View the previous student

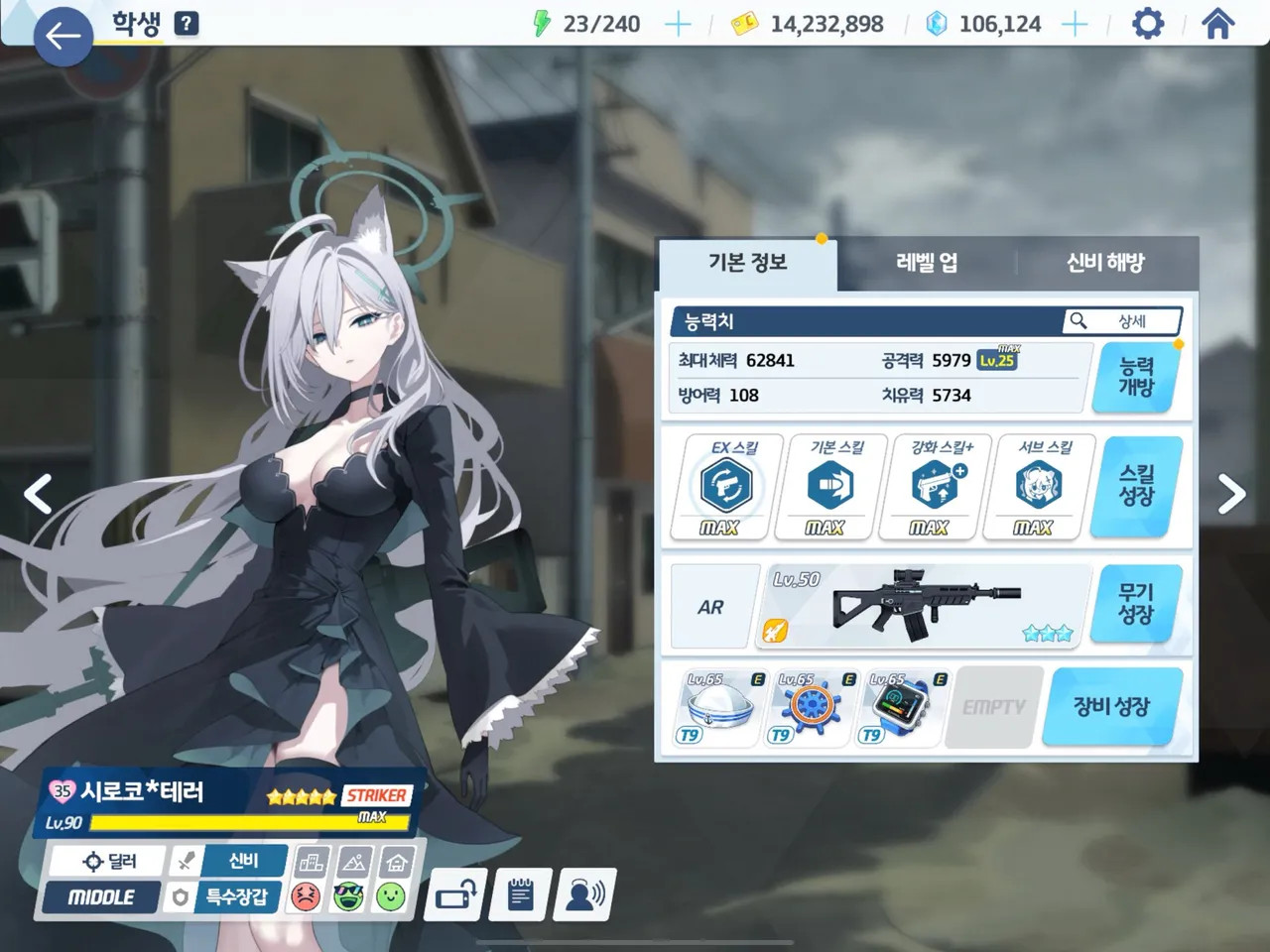(38, 494)
